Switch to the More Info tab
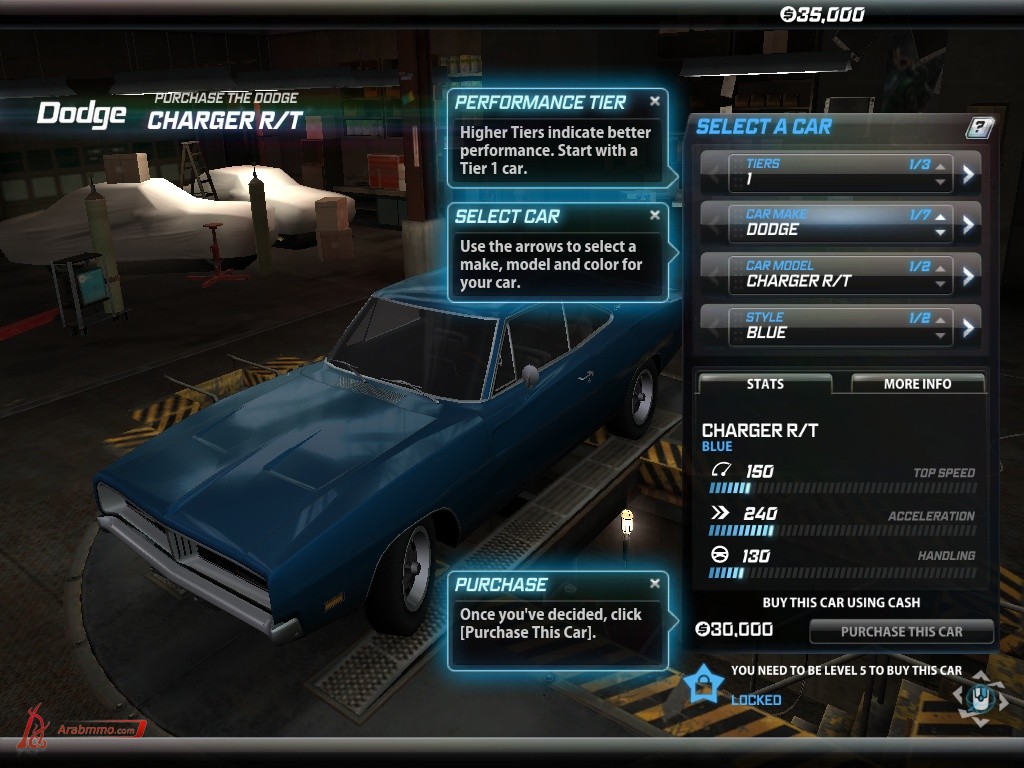This screenshot has width=1024, height=768. (x=917, y=384)
